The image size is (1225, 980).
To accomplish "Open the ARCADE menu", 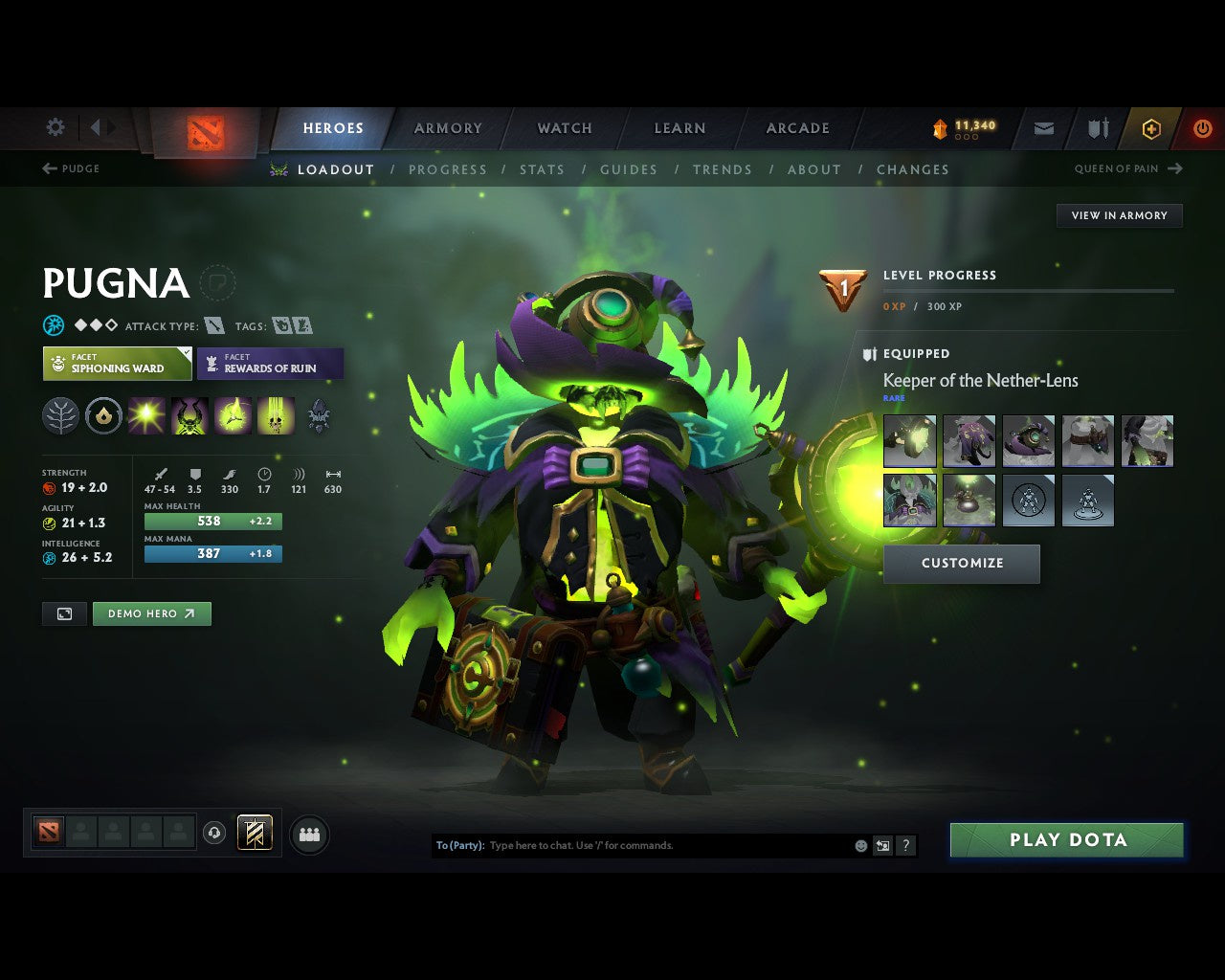I will click(797, 127).
